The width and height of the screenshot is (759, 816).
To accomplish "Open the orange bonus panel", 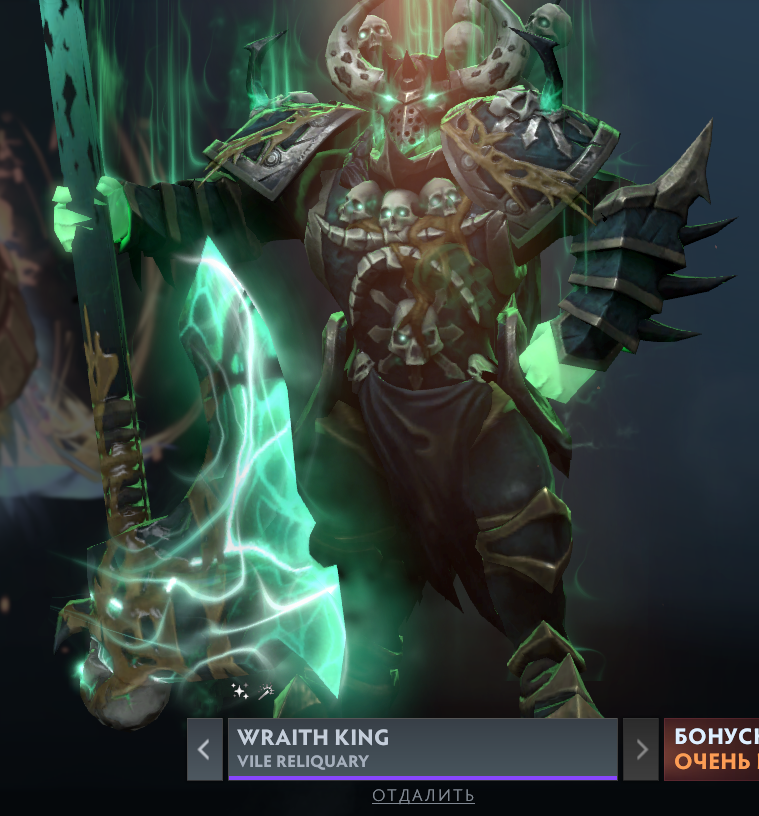I will pos(712,749).
